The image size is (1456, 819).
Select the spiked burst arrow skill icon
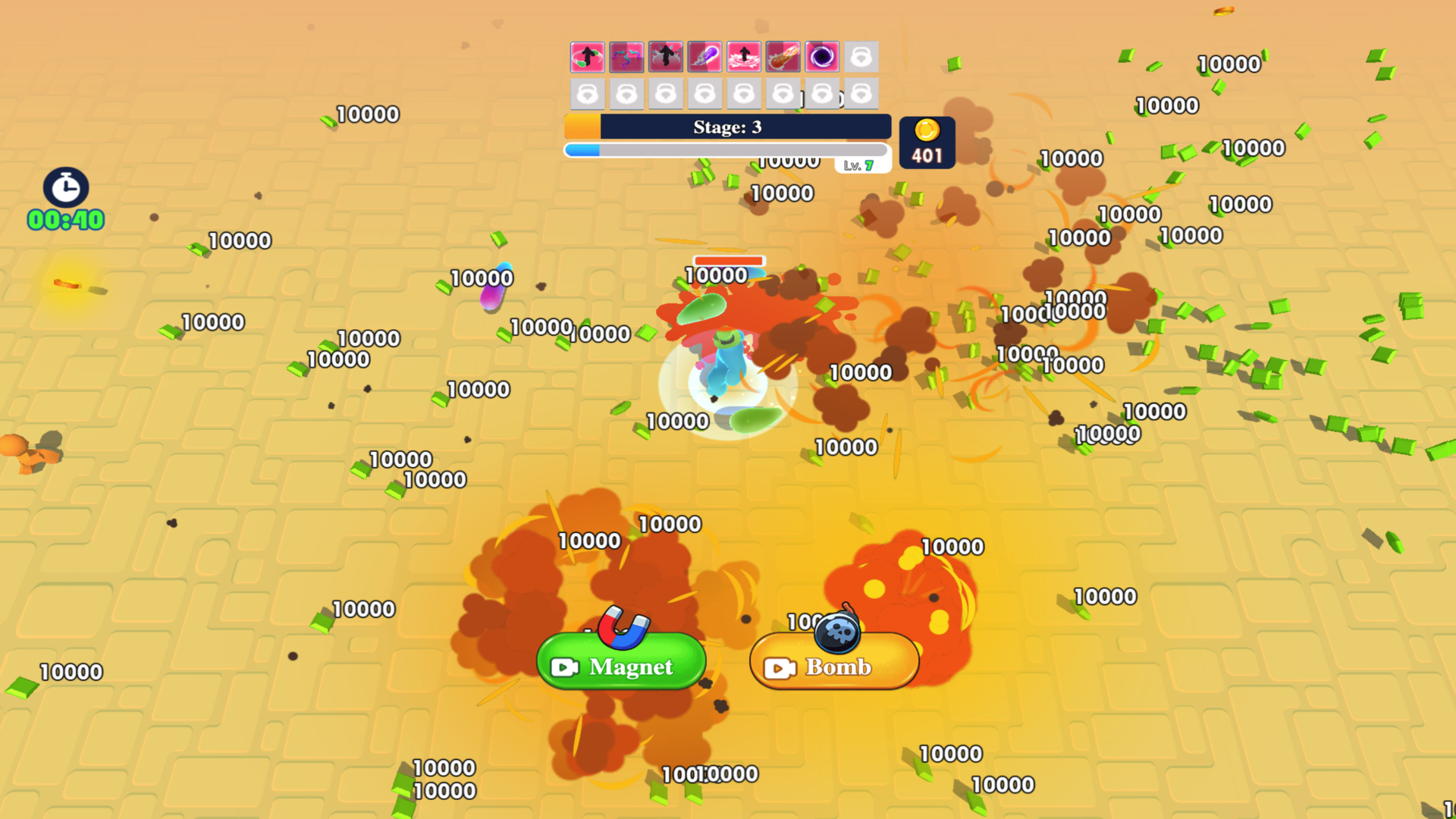click(667, 57)
